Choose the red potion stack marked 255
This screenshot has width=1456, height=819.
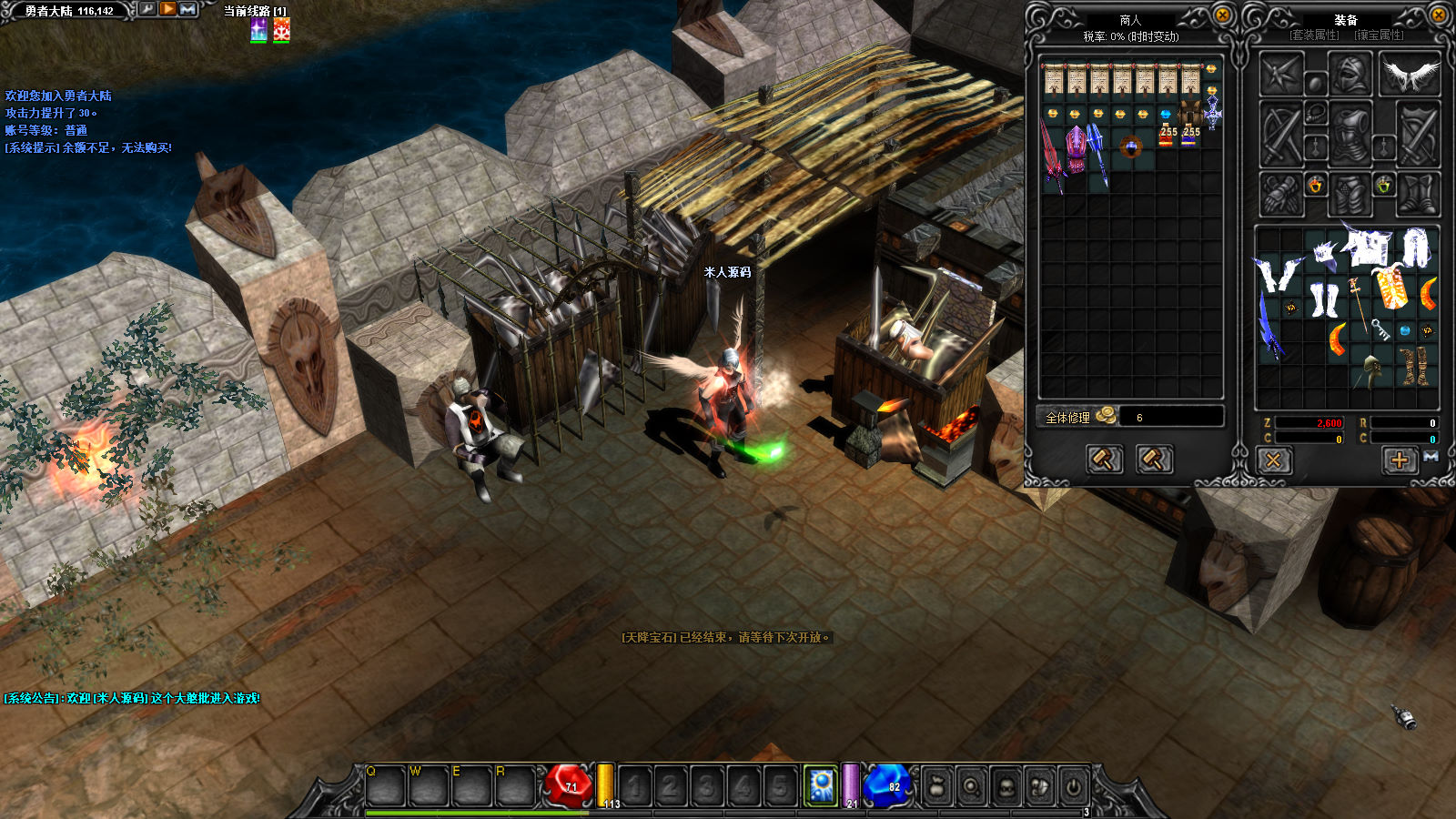click(1168, 136)
